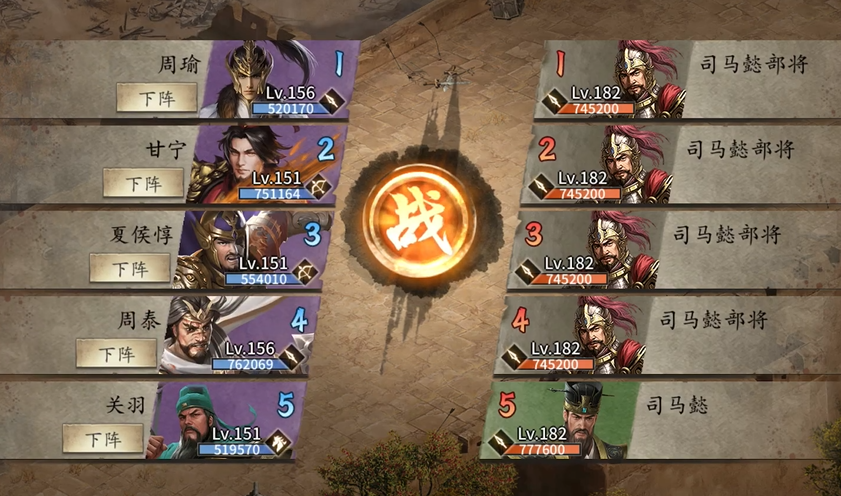The image size is (841, 496).
Task: Unassign 关羽 using the 下阵 button
Action: tap(102, 437)
